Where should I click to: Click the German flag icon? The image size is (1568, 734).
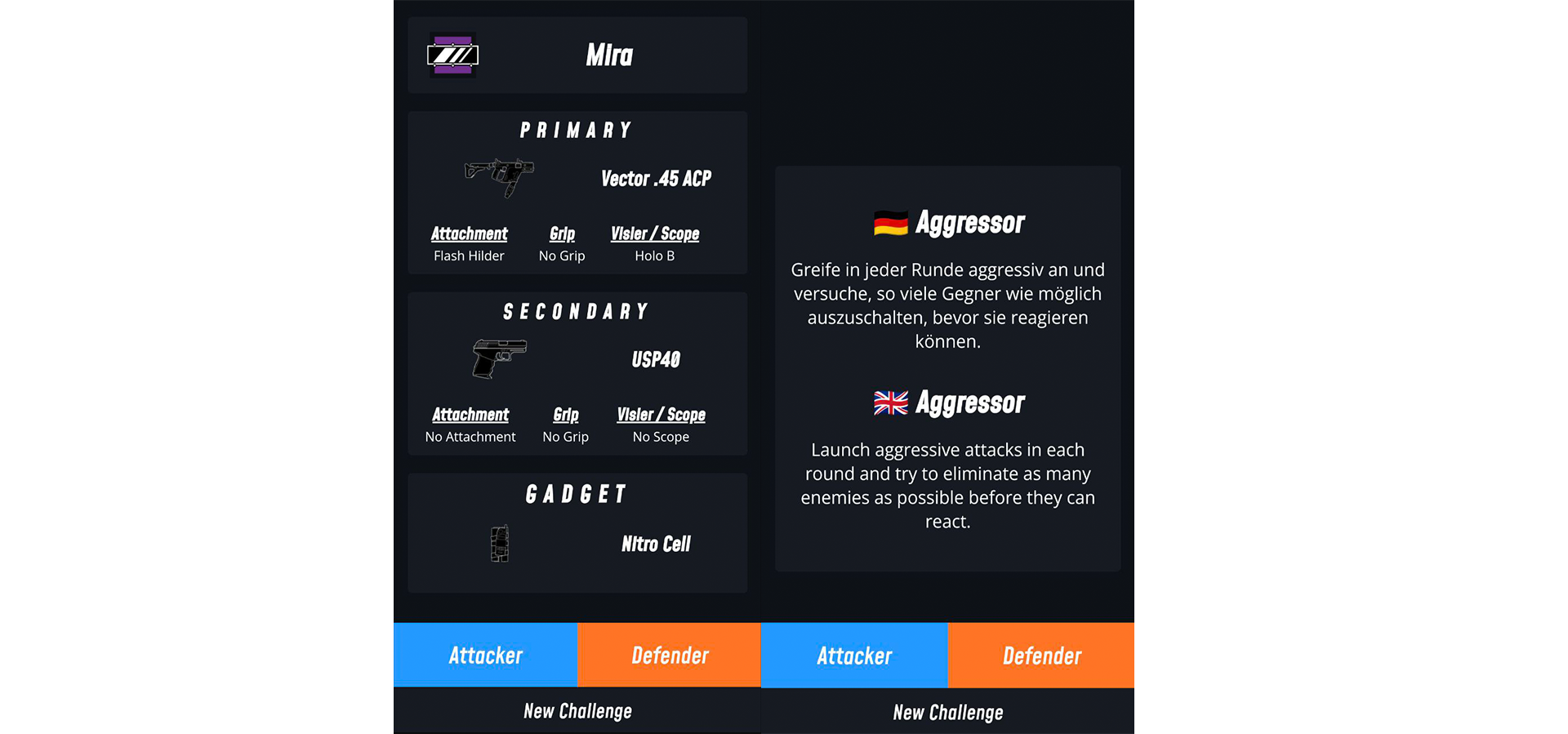pyautogui.click(x=890, y=220)
